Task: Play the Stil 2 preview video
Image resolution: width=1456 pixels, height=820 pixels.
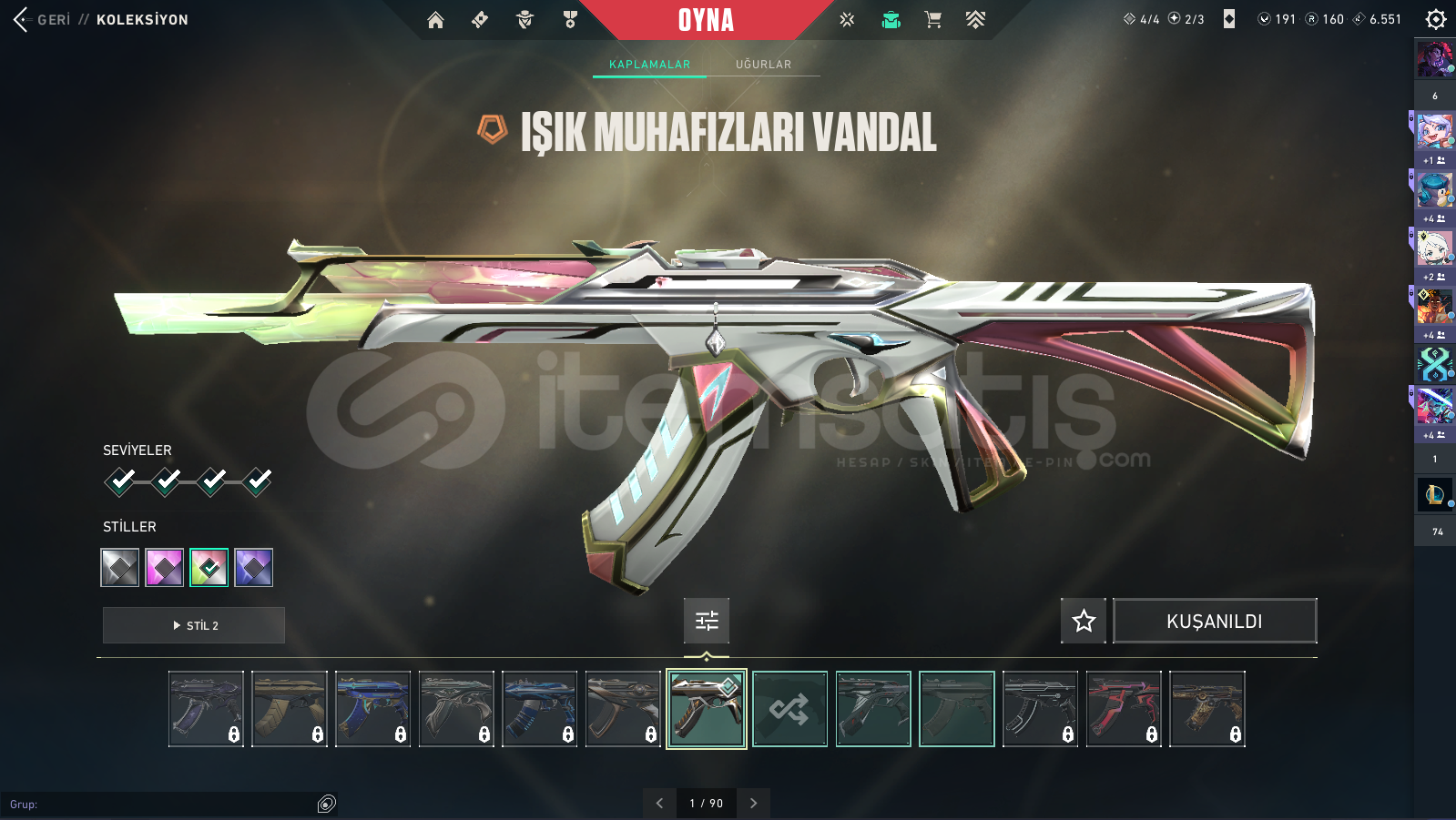Action: tap(194, 625)
